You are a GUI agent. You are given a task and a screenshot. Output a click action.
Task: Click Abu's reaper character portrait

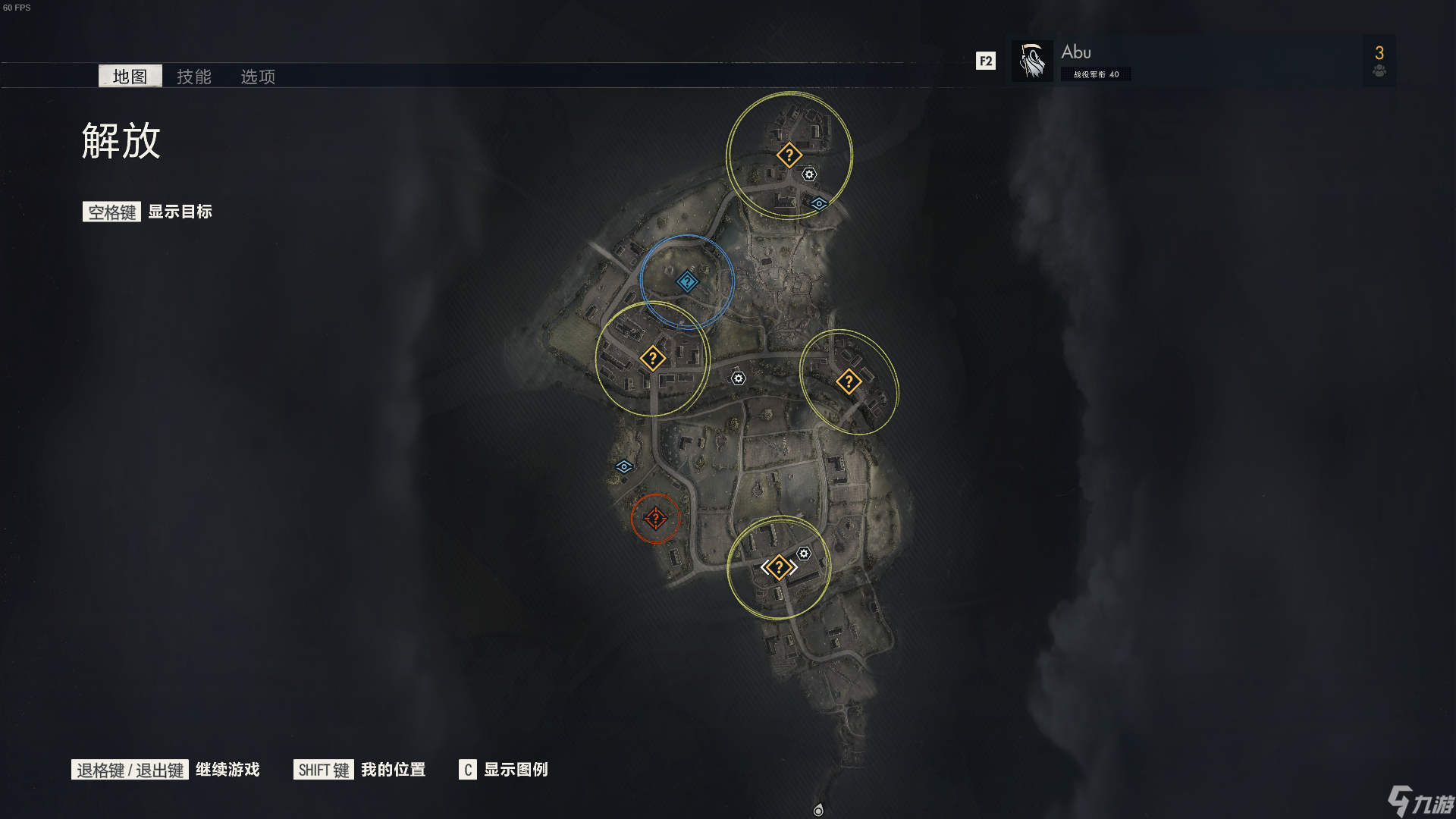[1031, 60]
